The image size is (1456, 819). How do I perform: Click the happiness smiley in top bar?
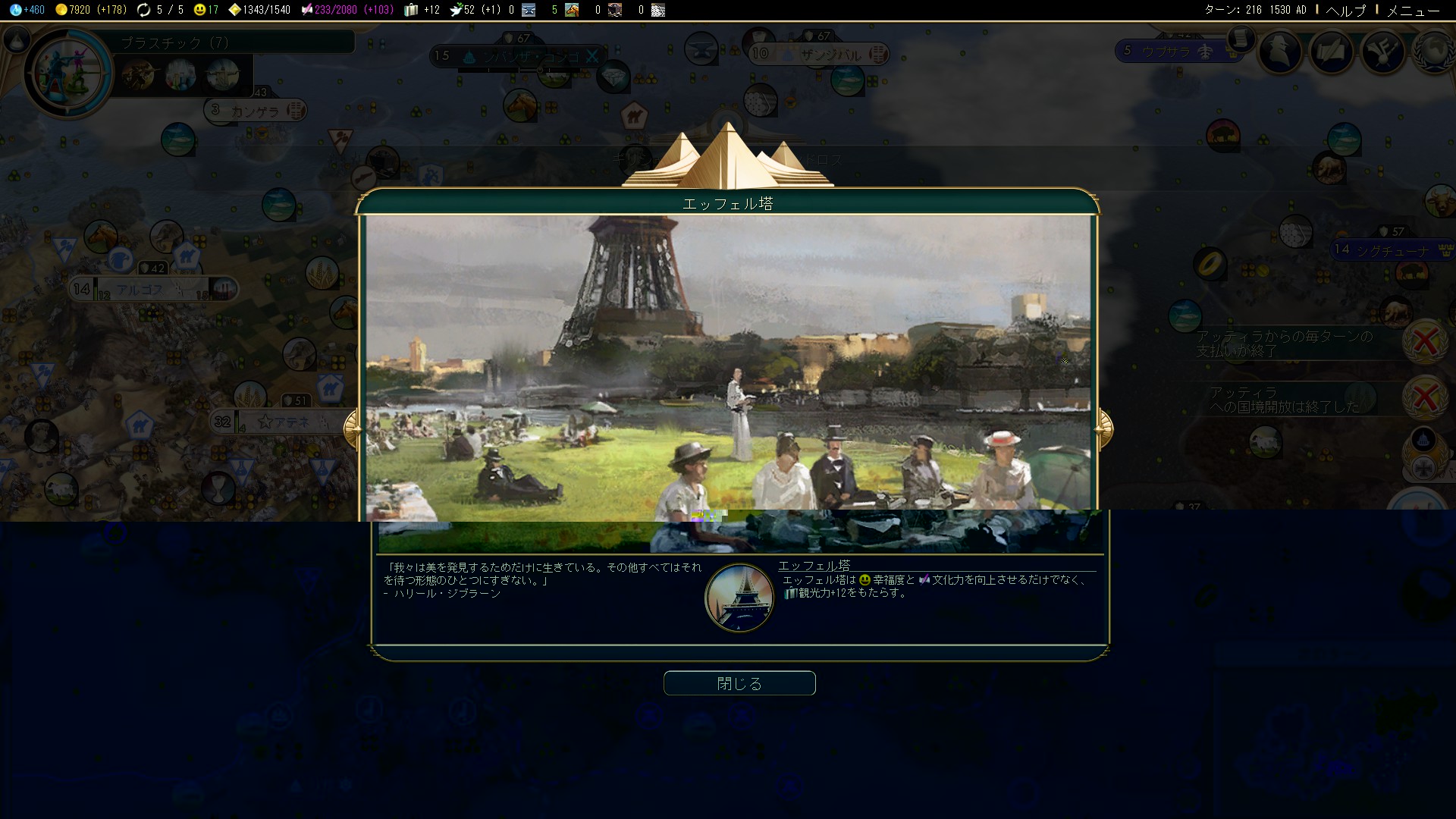click(206, 10)
